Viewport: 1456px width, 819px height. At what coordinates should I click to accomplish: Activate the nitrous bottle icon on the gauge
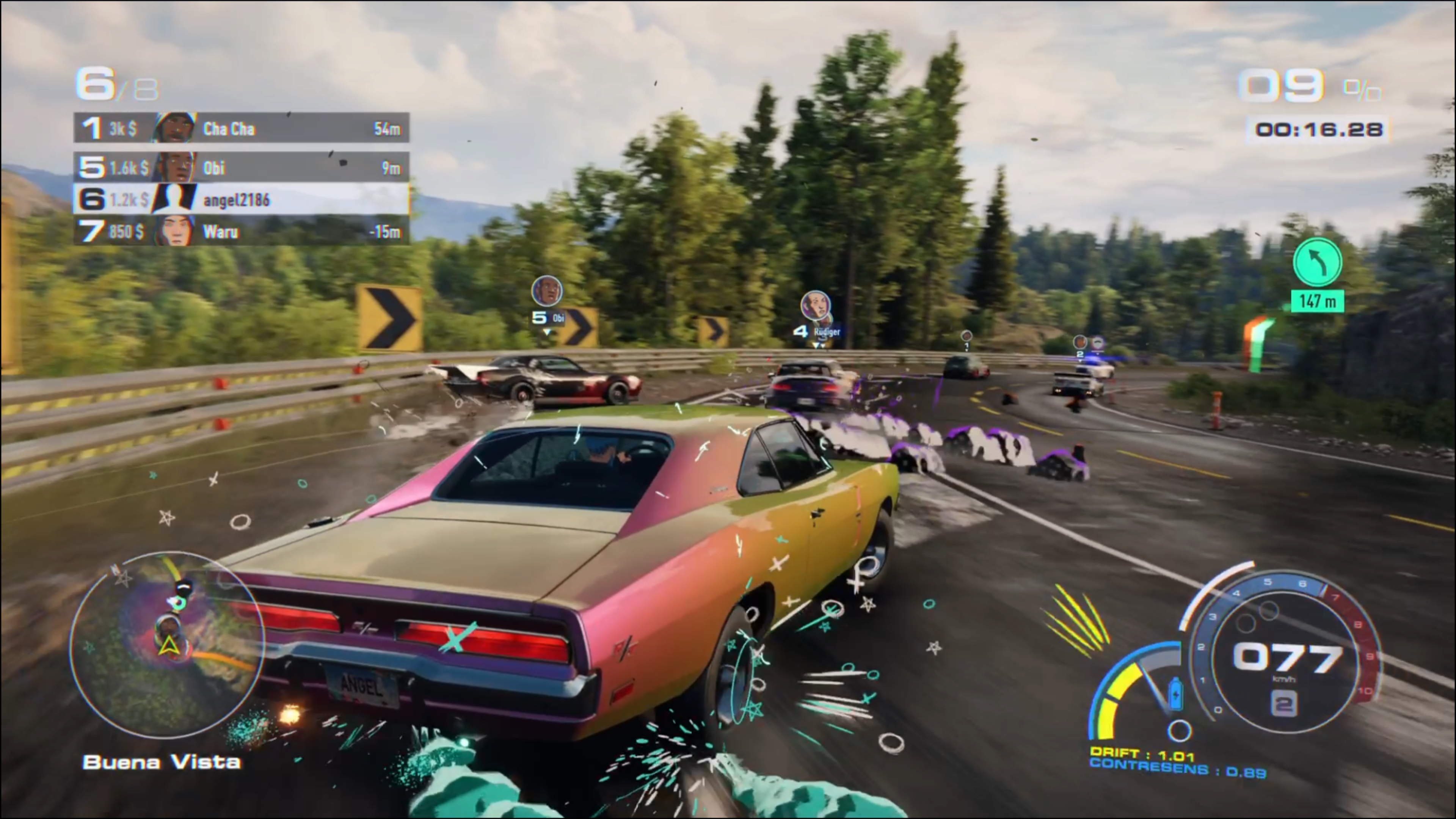(1176, 693)
